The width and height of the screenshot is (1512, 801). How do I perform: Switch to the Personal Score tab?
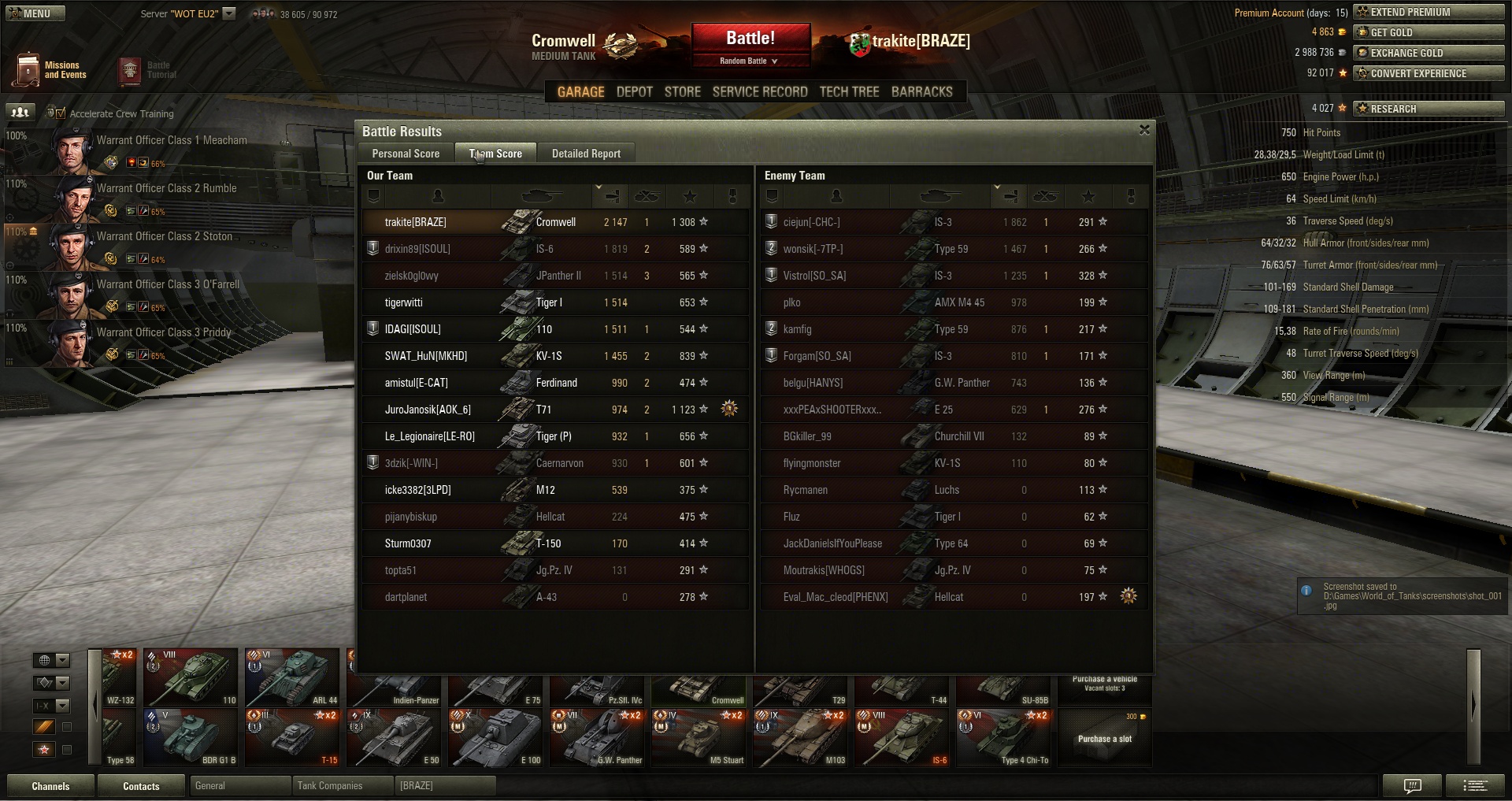pyautogui.click(x=406, y=154)
